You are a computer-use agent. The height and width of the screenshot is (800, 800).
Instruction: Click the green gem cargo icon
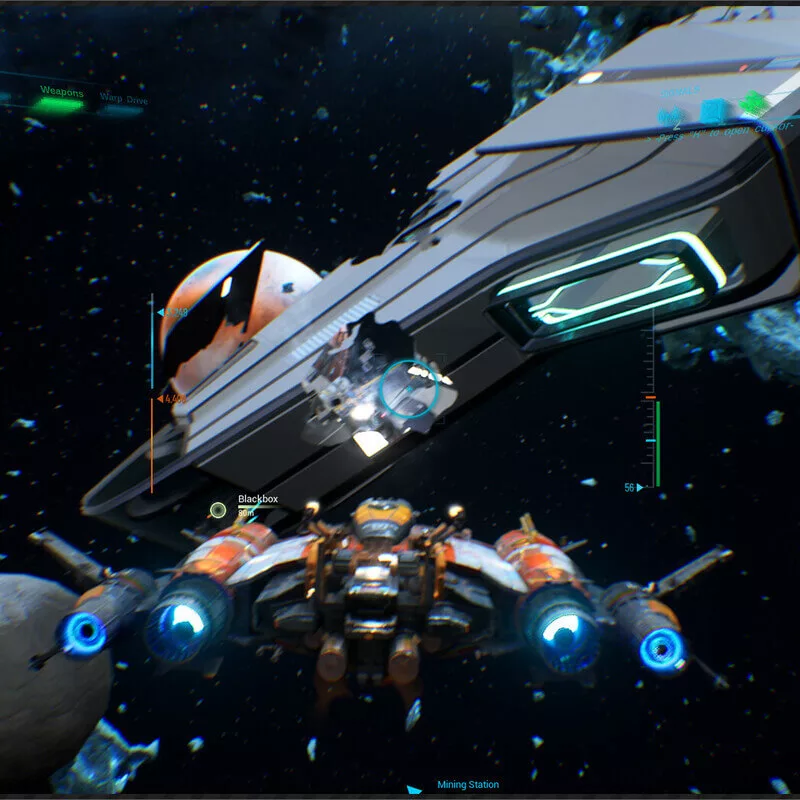[753, 104]
